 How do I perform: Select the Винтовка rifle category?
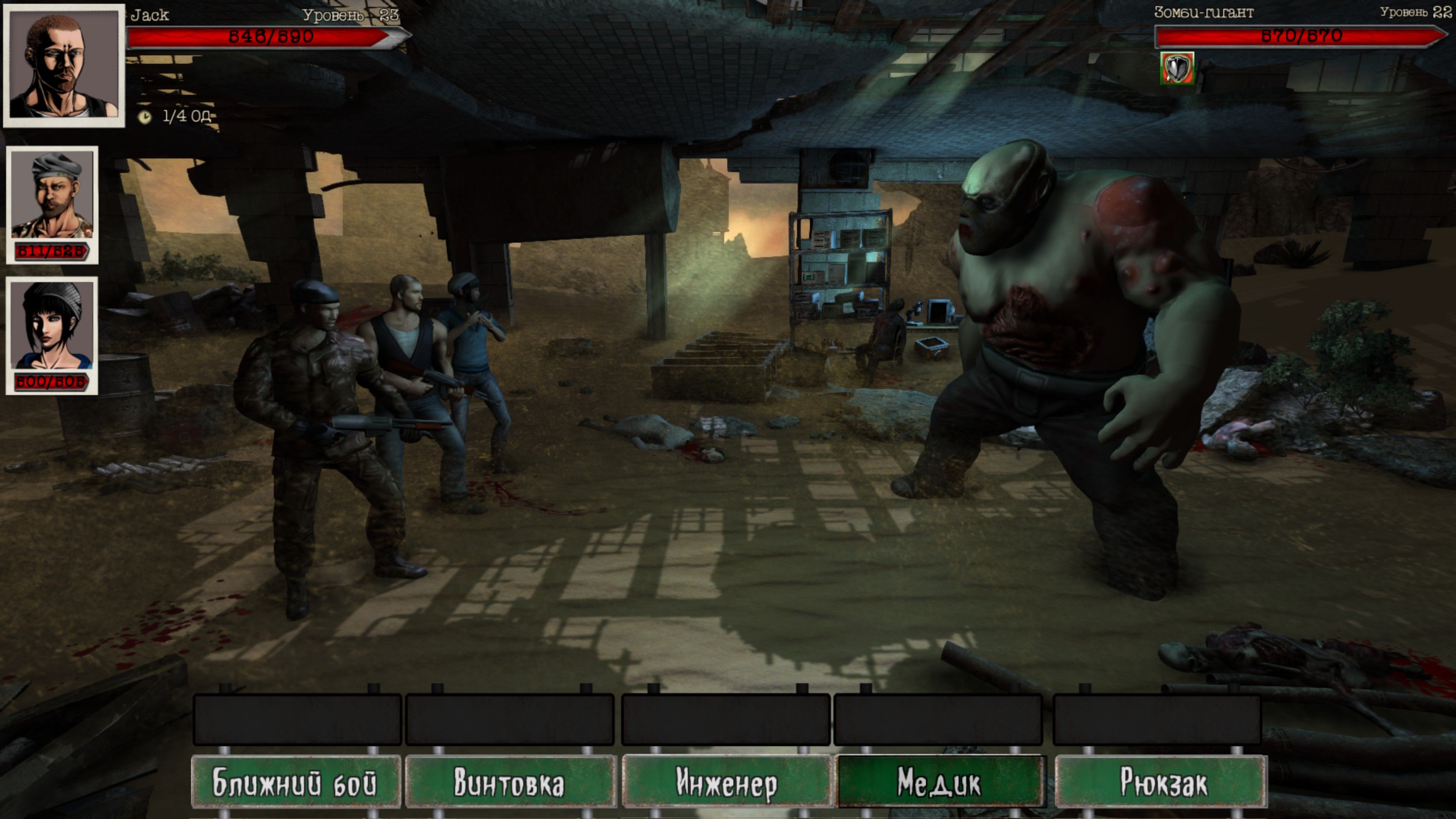pyautogui.click(x=510, y=783)
